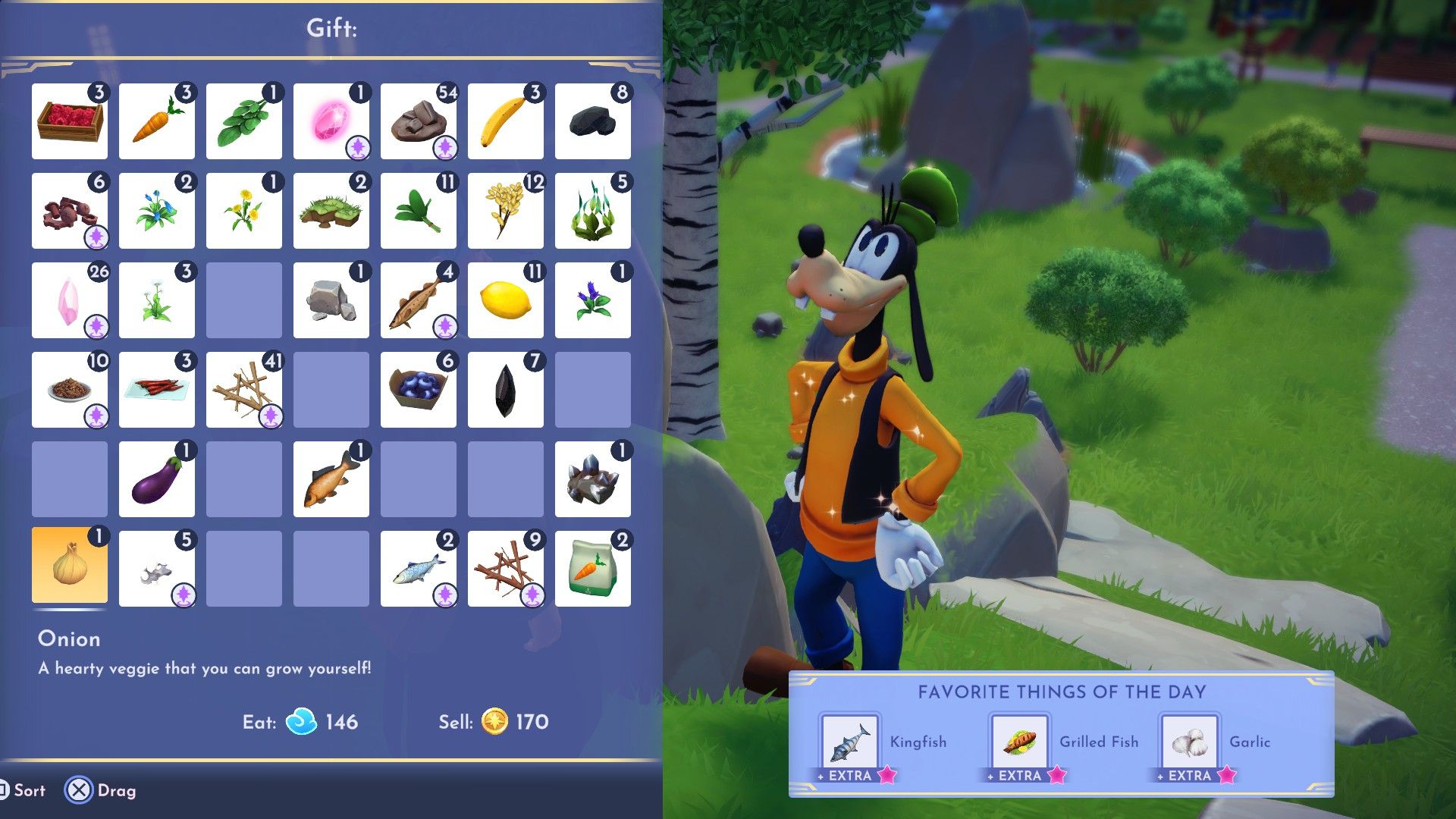Select the Dandelion flower item
The image size is (1456, 819).
coord(243,210)
